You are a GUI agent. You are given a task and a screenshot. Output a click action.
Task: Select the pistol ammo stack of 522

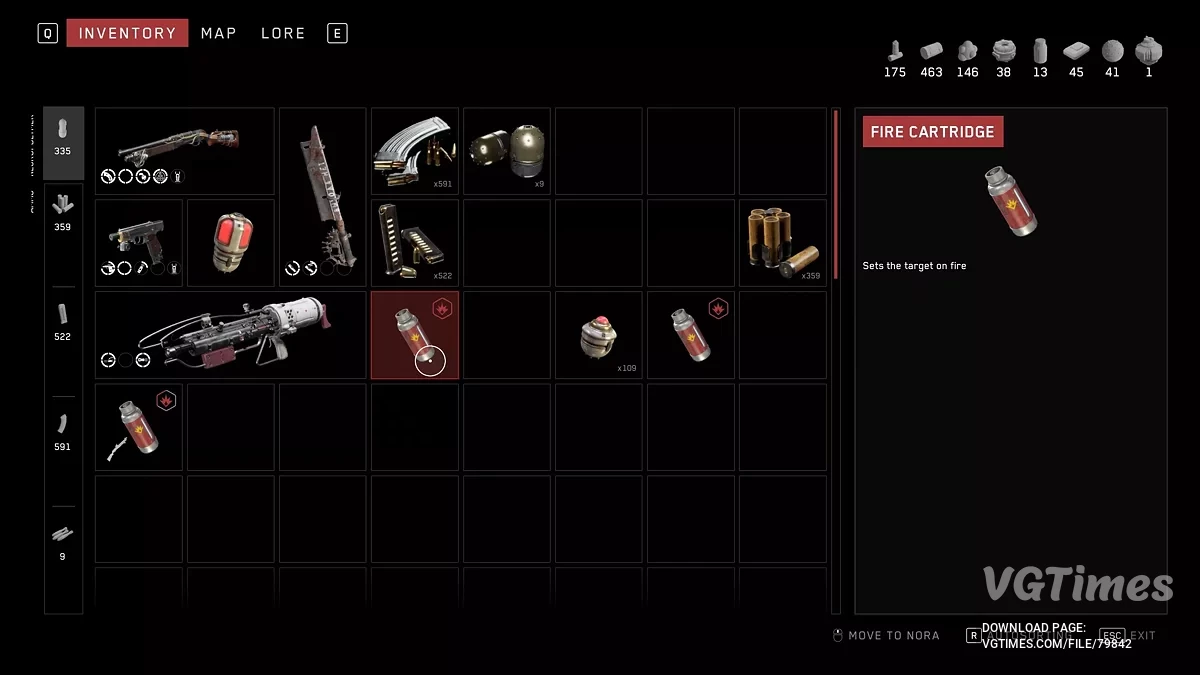(414, 243)
